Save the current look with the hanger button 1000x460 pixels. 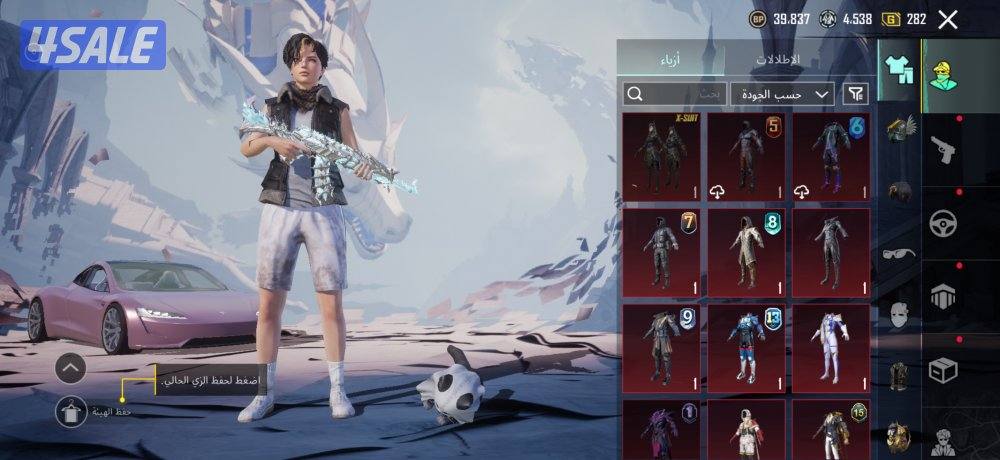pos(71,410)
